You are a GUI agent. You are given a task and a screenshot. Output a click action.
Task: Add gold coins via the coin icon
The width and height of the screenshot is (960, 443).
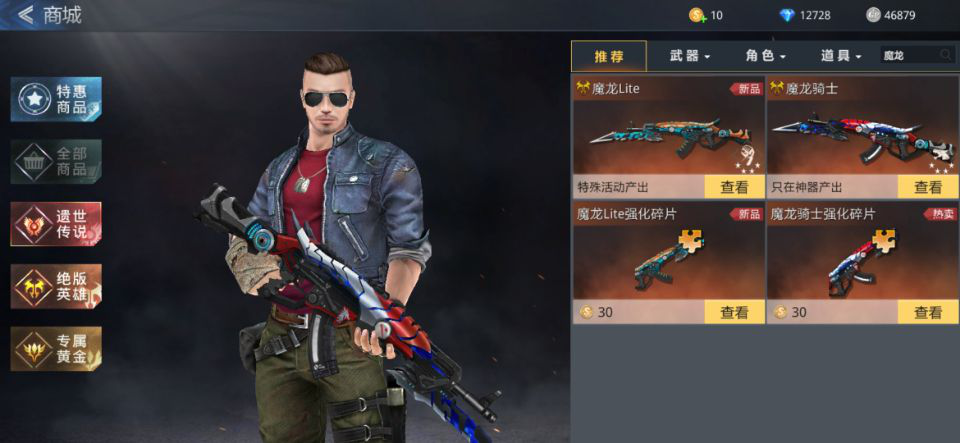coord(697,15)
